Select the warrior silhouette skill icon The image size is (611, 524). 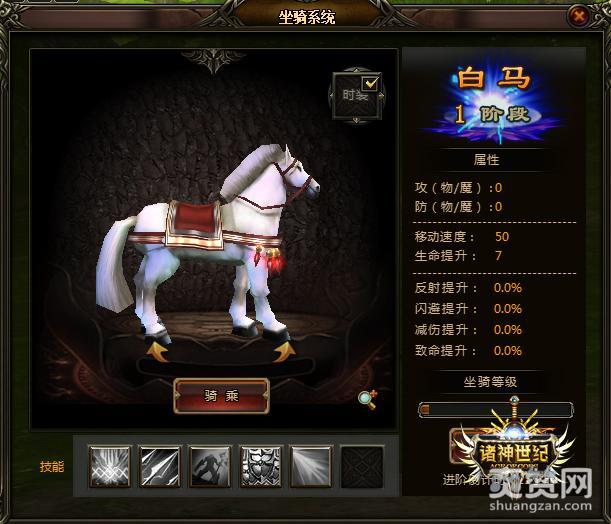pyautogui.click(x=210, y=467)
